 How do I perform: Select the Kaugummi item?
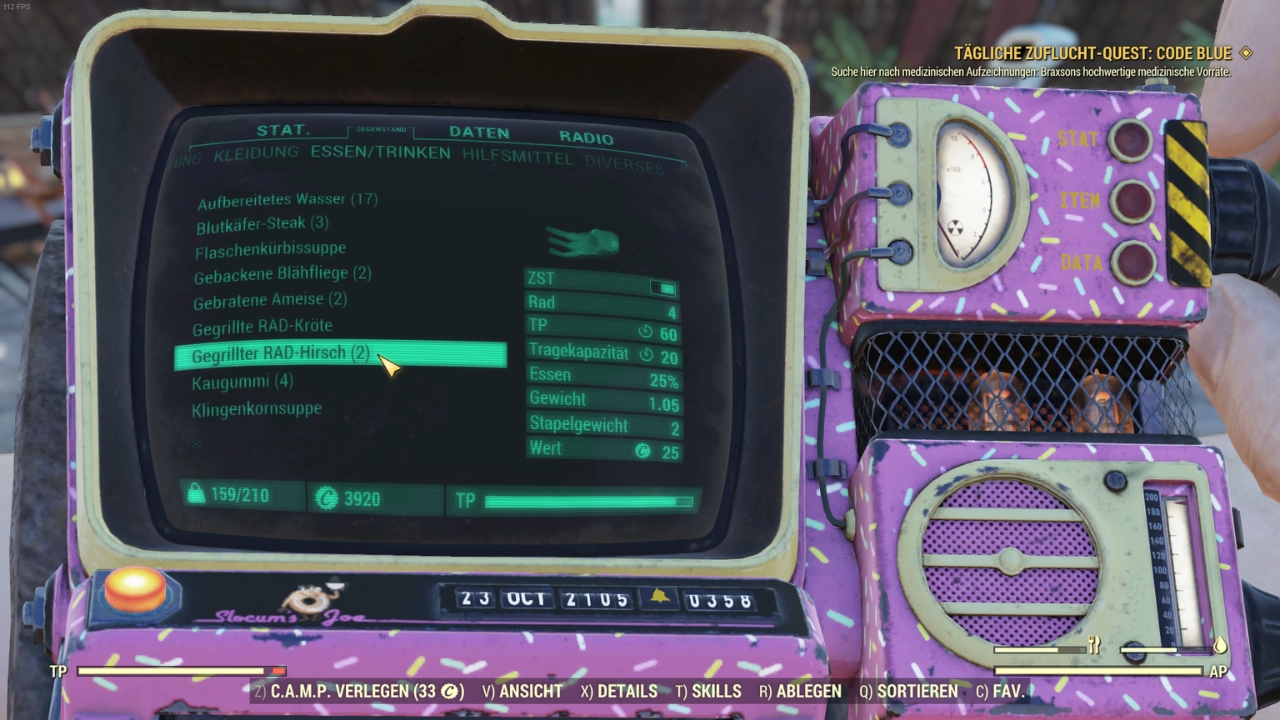click(242, 381)
